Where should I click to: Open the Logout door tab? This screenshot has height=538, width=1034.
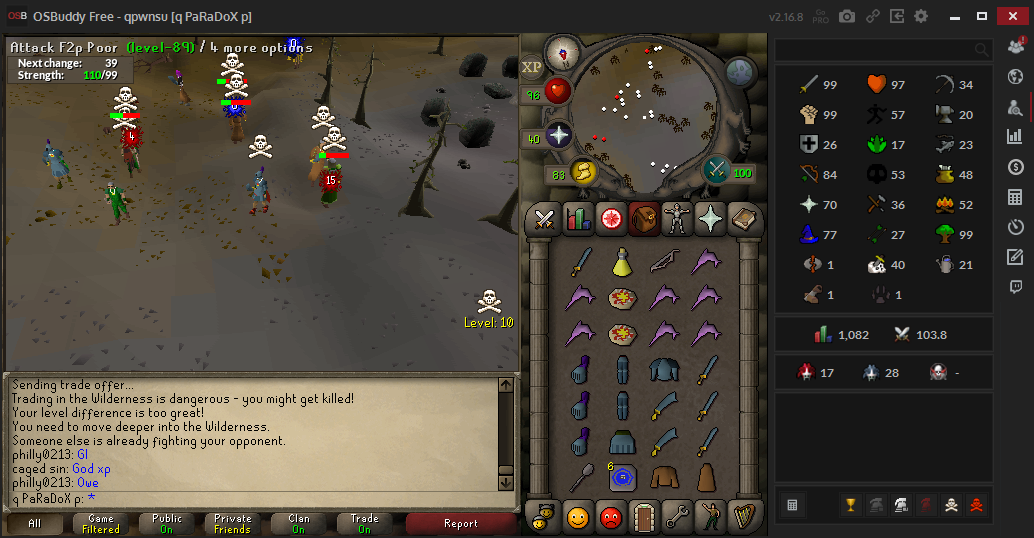click(644, 516)
